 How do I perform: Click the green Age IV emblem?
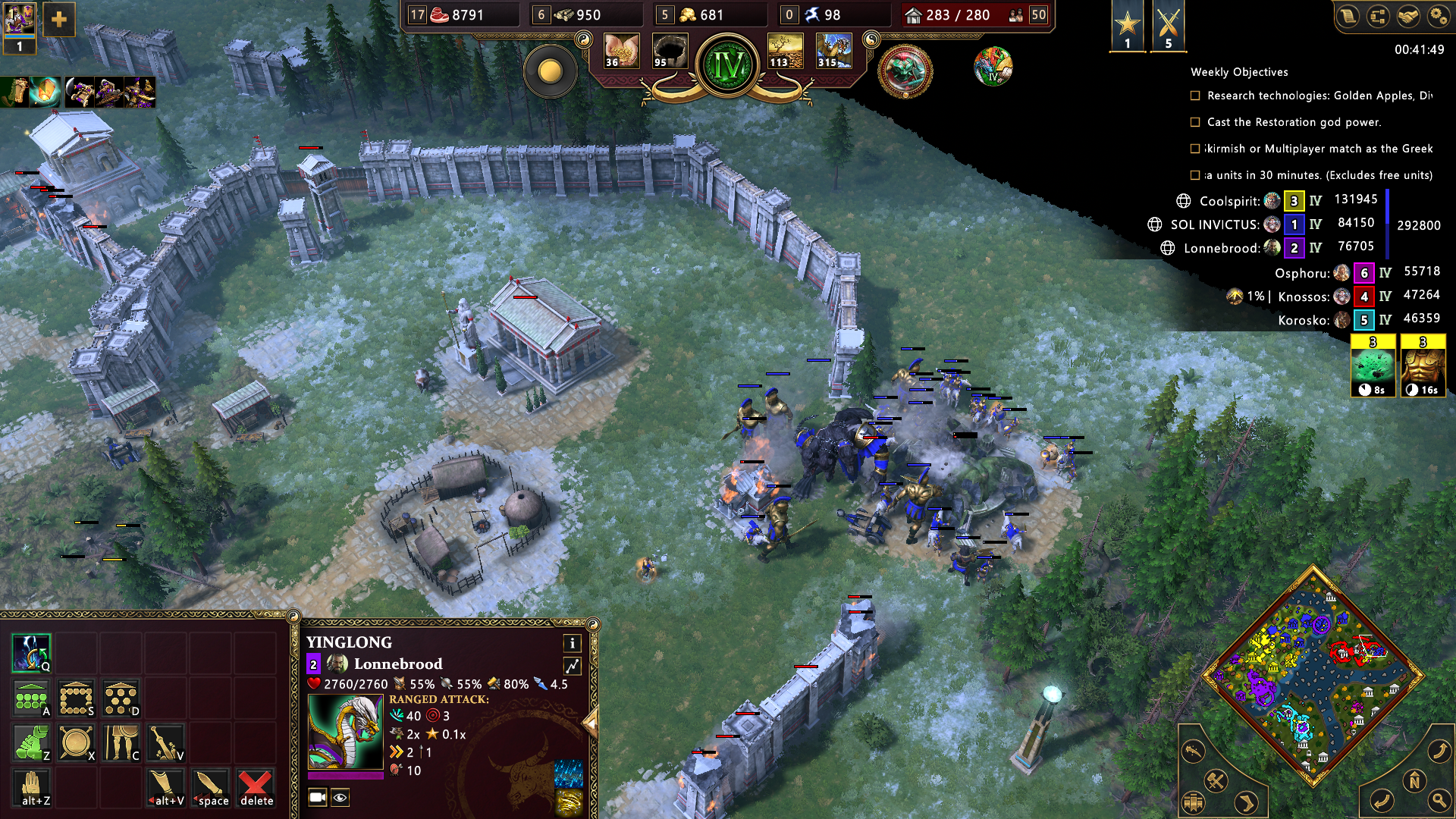[x=728, y=66]
